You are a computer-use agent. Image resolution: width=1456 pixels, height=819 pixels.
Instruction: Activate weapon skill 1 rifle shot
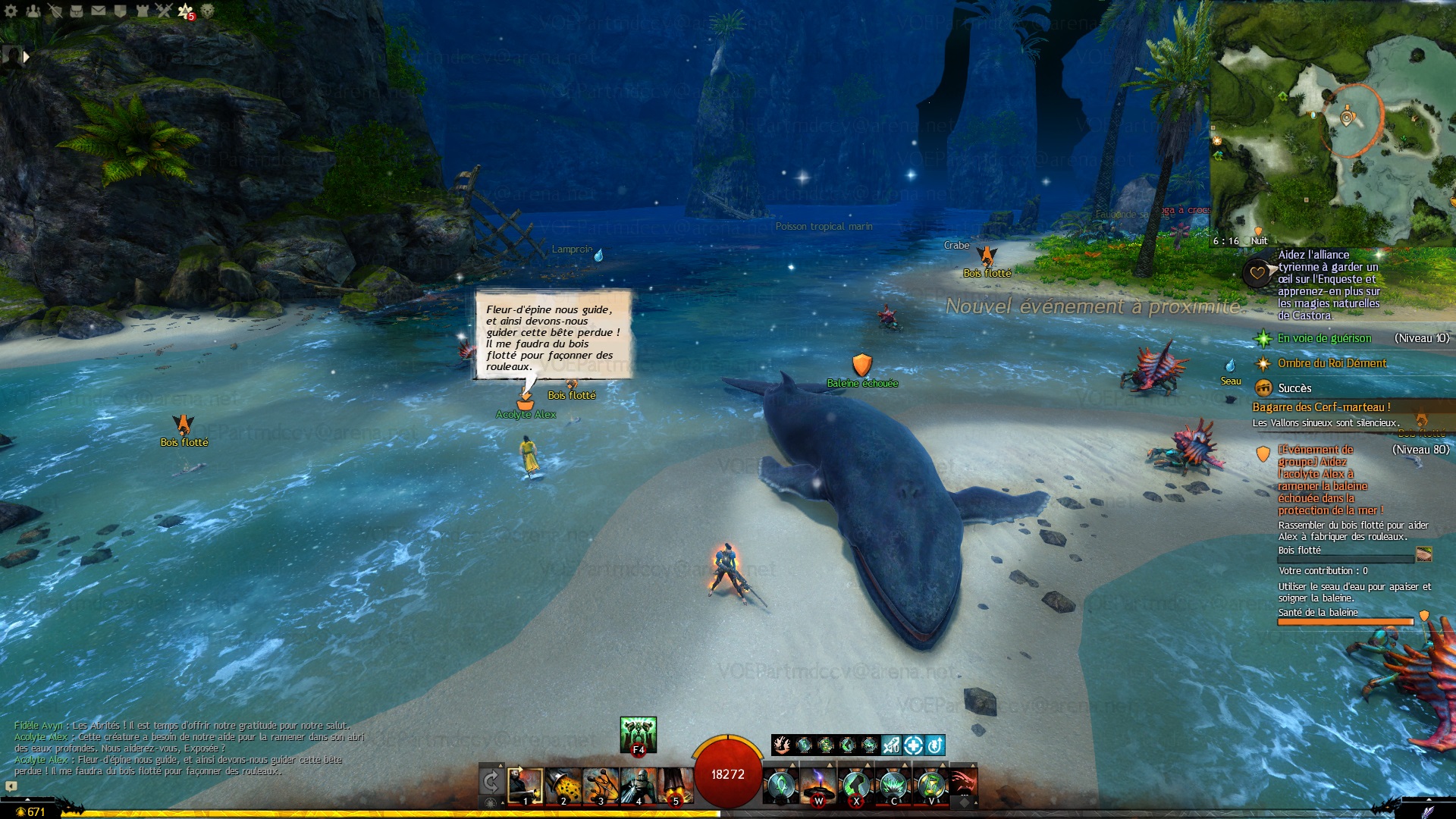[526, 786]
